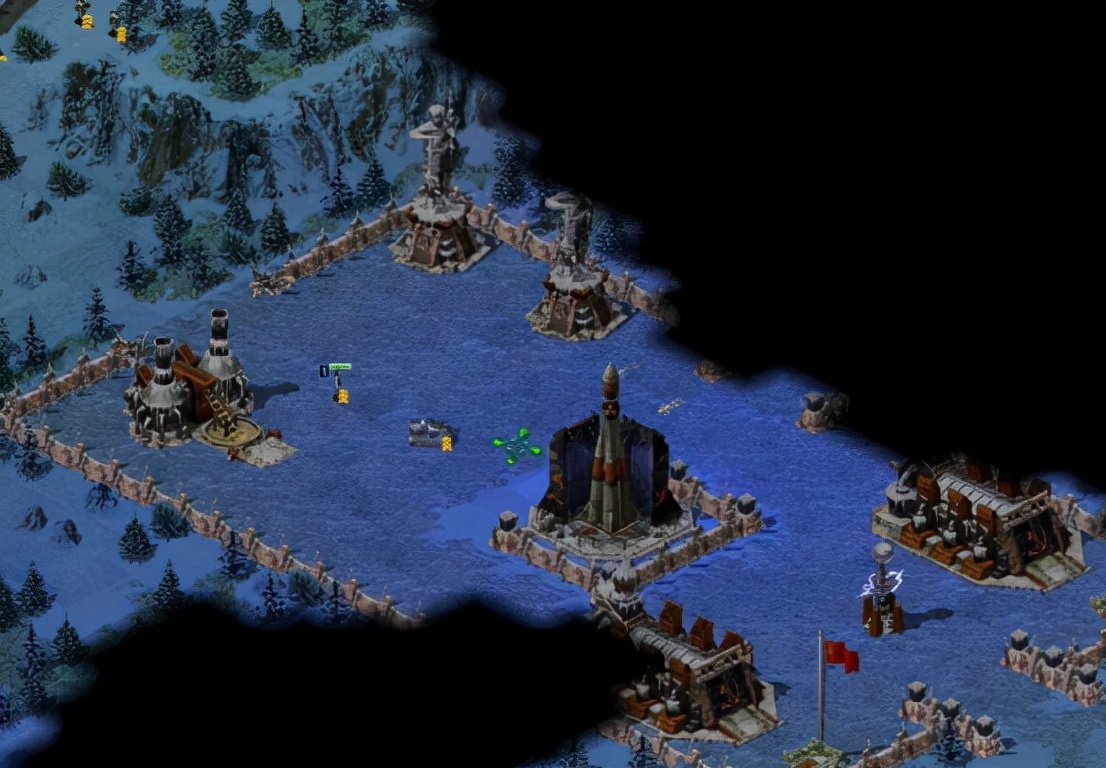Select the infantry unit with green health bar
The height and width of the screenshot is (768, 1106).
tap(338, 384)
